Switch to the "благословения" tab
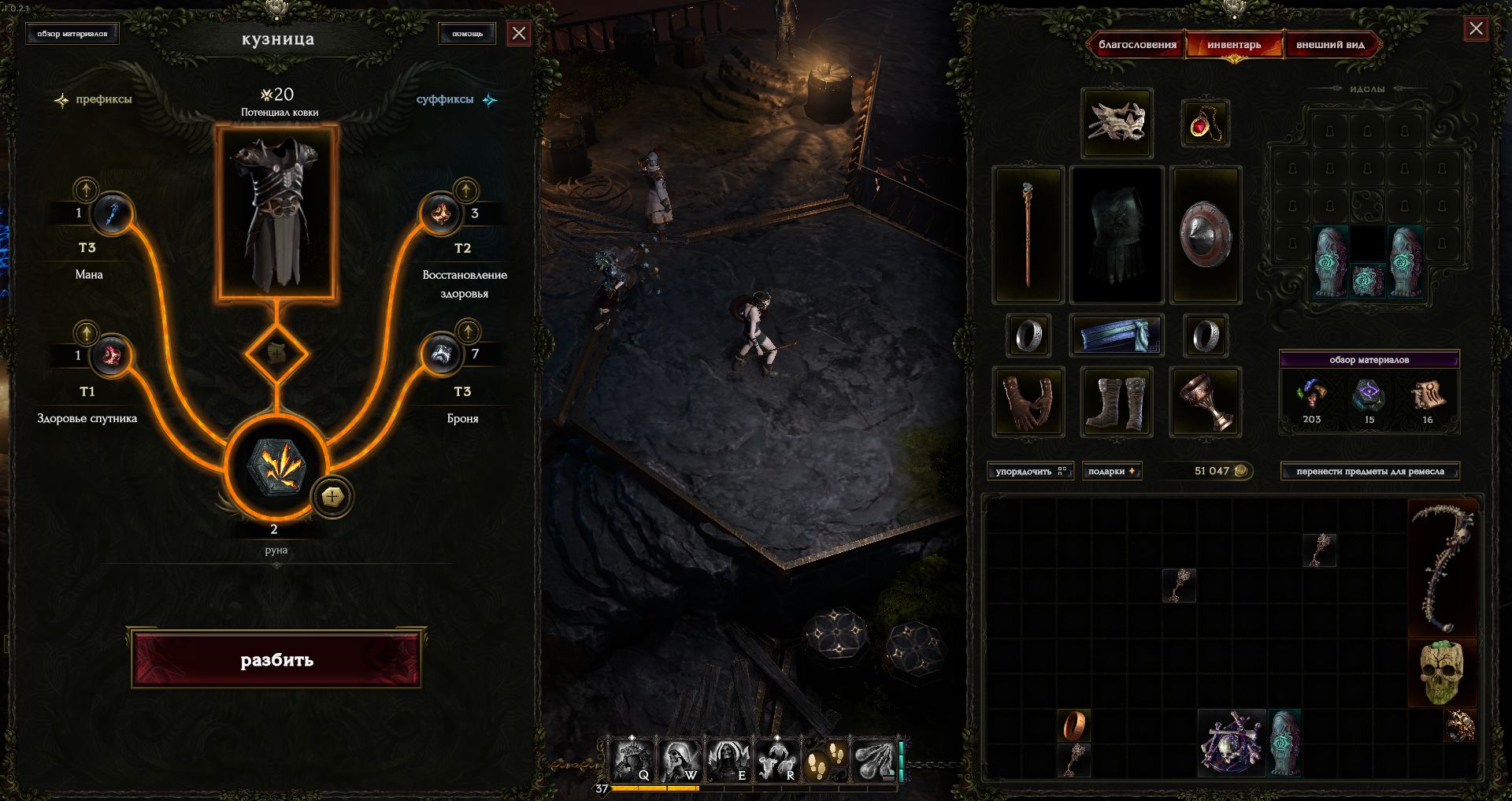 (1137, 45)
